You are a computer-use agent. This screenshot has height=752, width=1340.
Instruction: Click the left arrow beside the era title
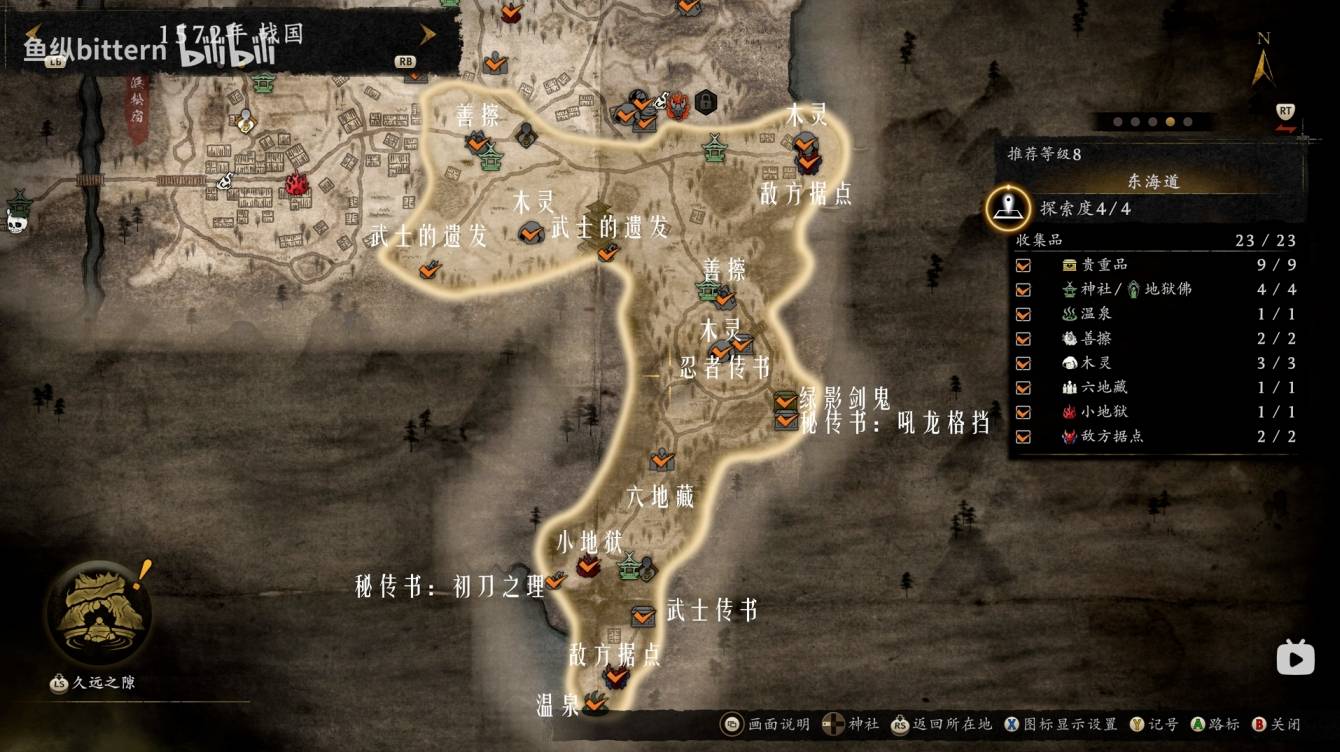point(32,35)
